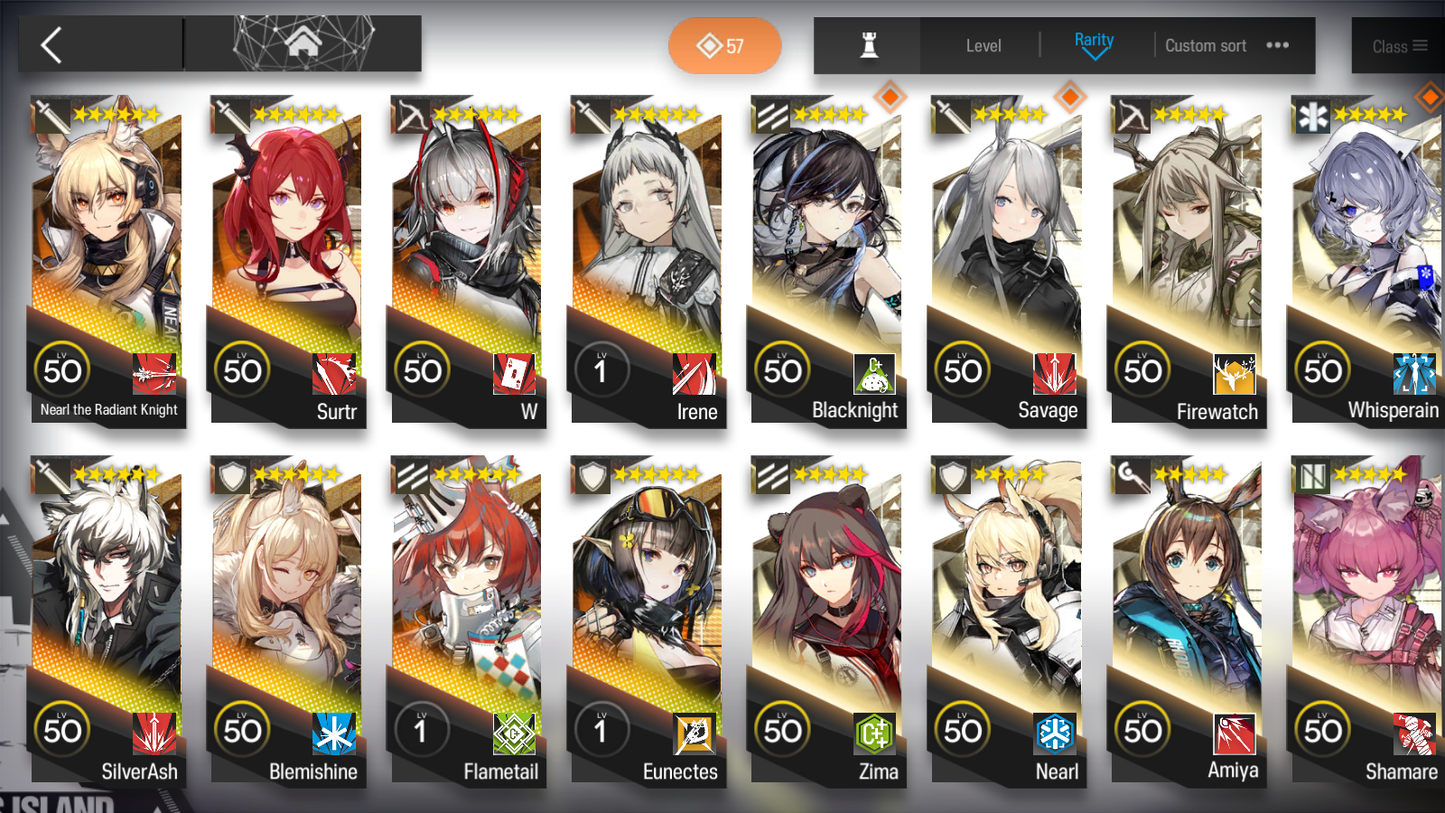
Task: Toggle the promotion badge on Blacknight's card
Action: tap(890, 97)
